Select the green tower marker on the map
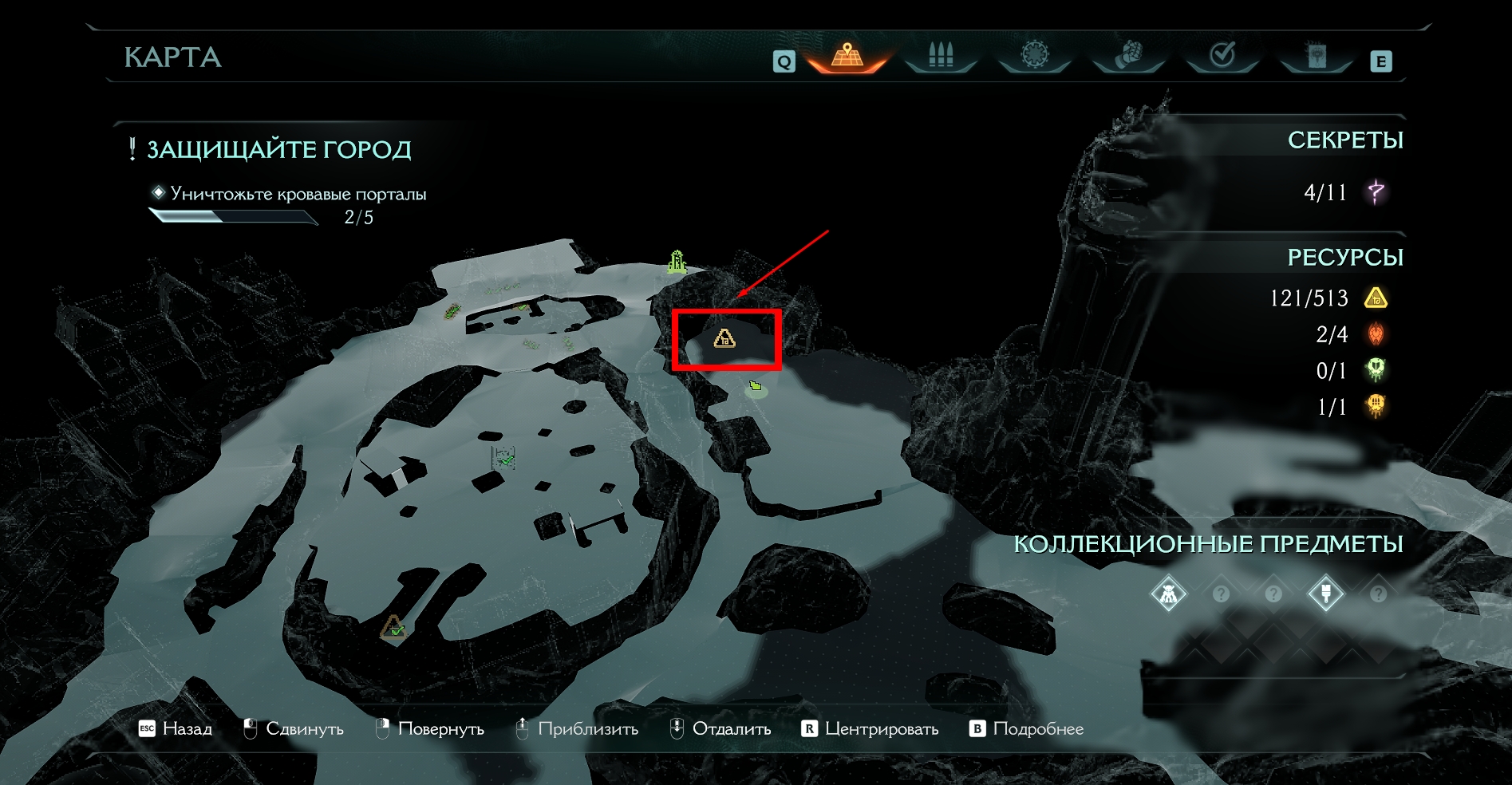 pos(677,262)
